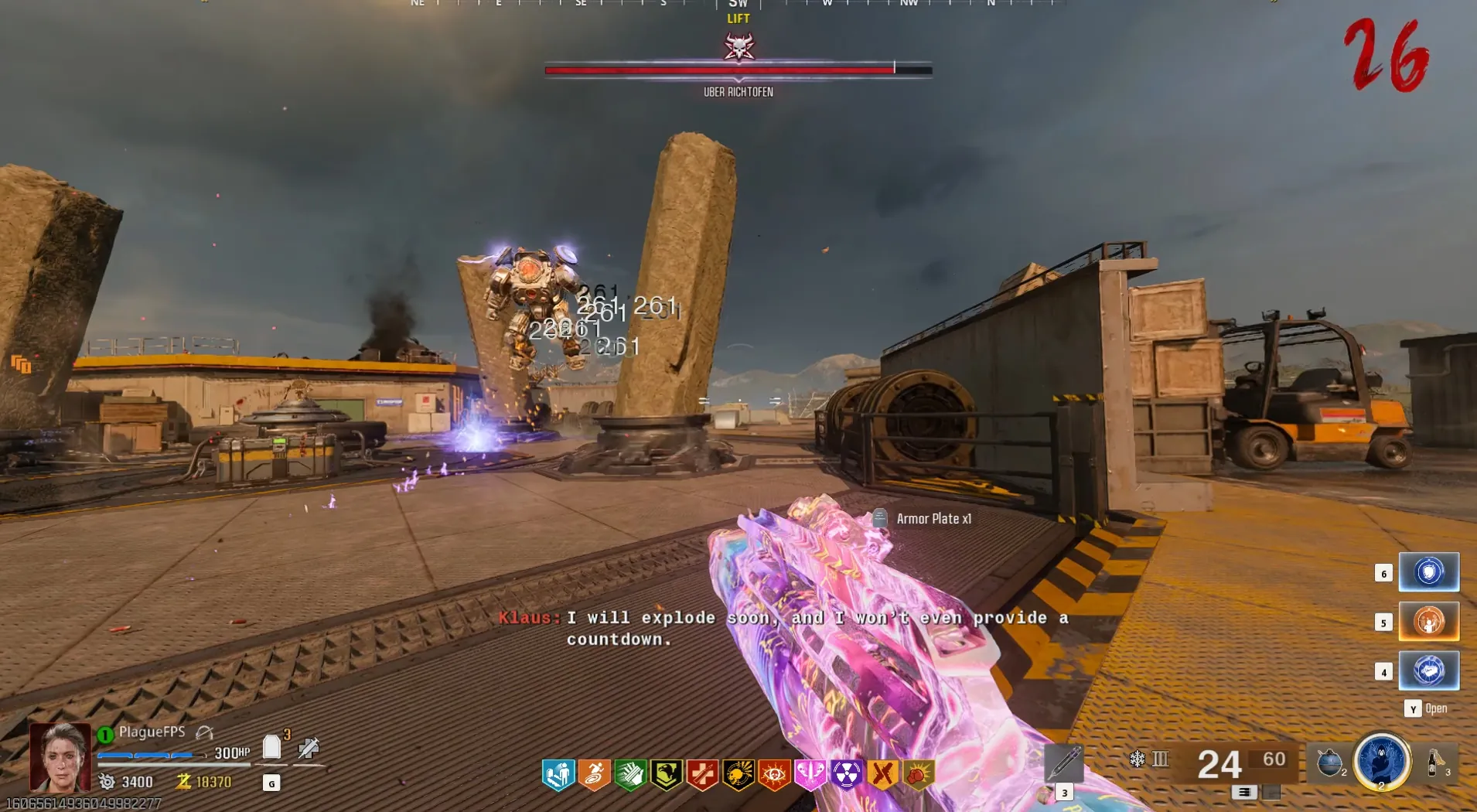This screenshot has height=812, width=1477.
Task: Use the orange GobbleGum in slot 5
Action: [x=1428, y=622]
